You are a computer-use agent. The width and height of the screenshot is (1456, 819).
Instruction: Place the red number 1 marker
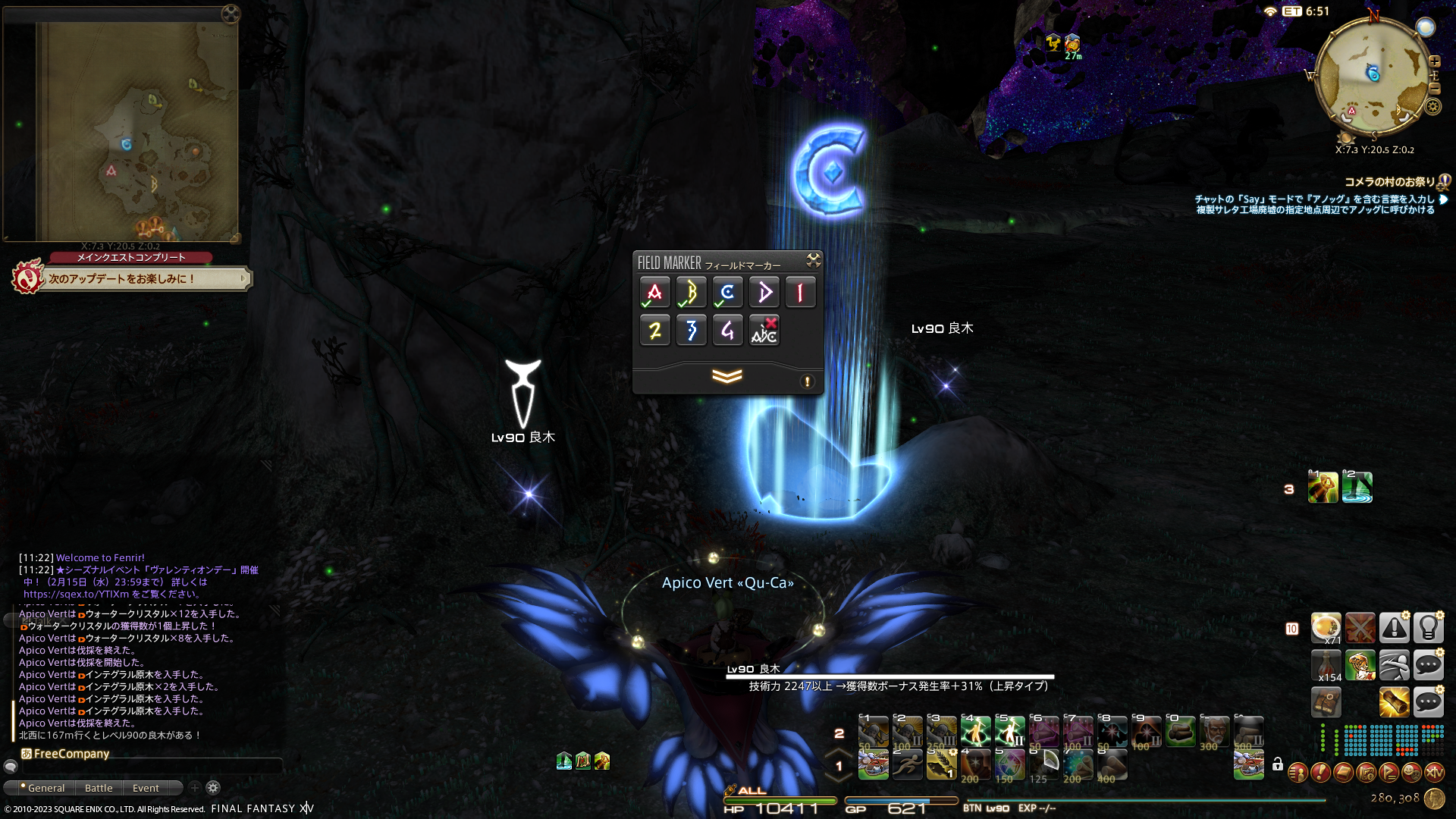click(x=800, y=293)
